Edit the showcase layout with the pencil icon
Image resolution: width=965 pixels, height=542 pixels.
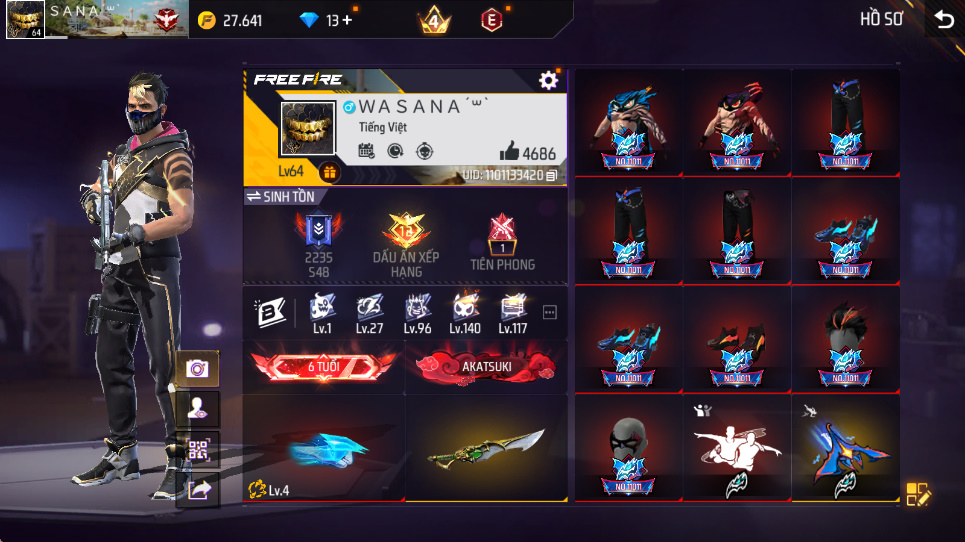click(918, 493)
